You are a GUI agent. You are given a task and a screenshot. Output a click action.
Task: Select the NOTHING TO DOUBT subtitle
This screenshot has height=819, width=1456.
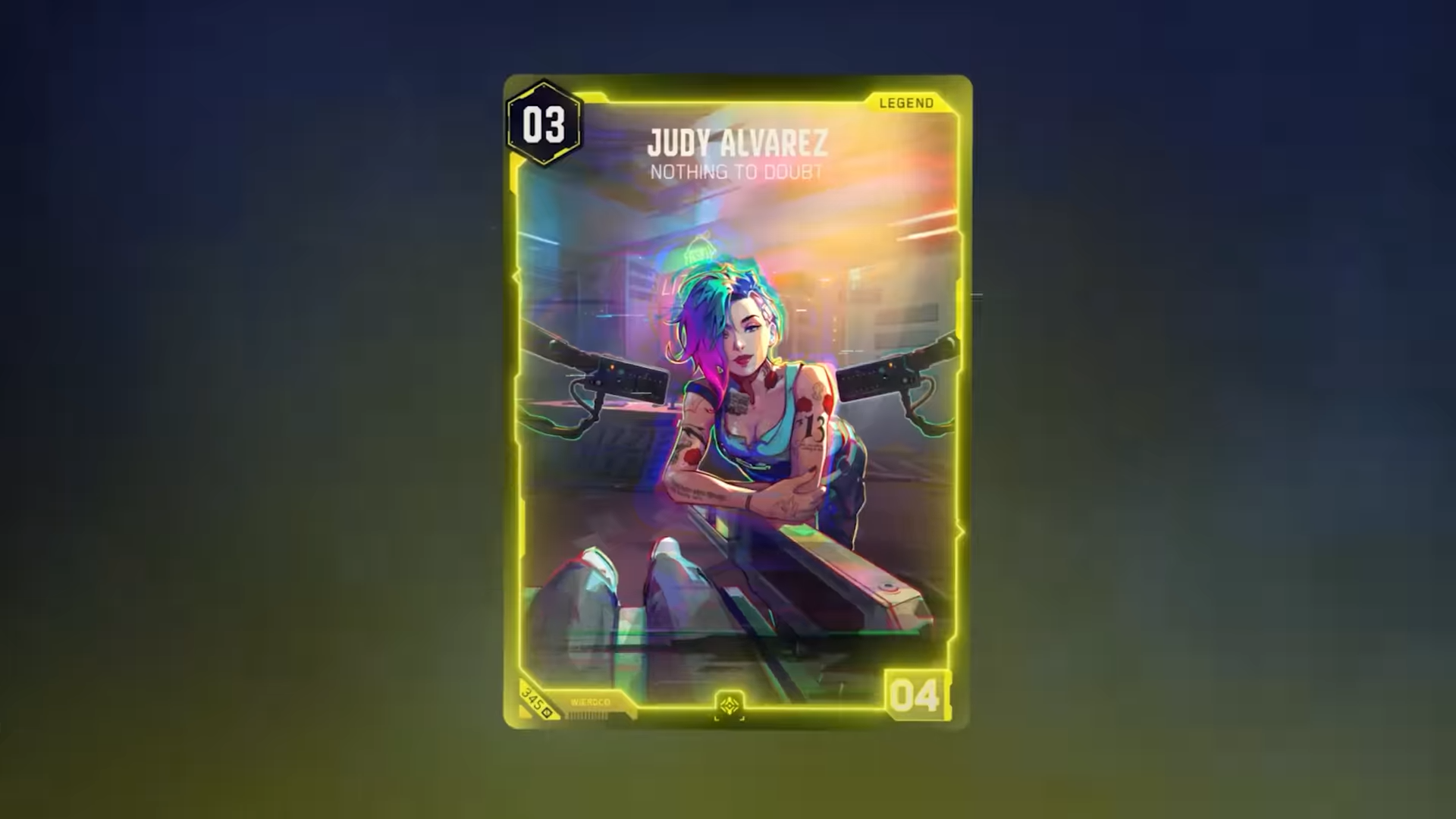(x=734, y=171)
